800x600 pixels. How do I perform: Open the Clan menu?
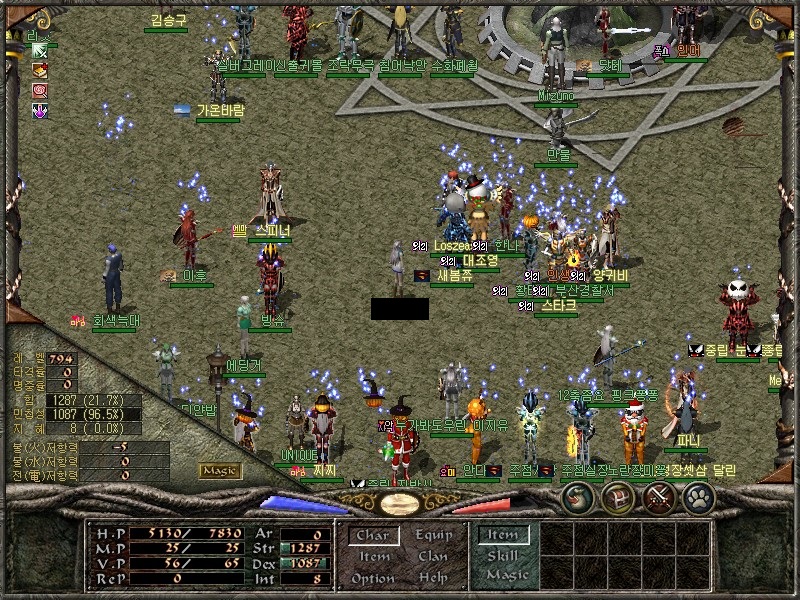(433, 557)
